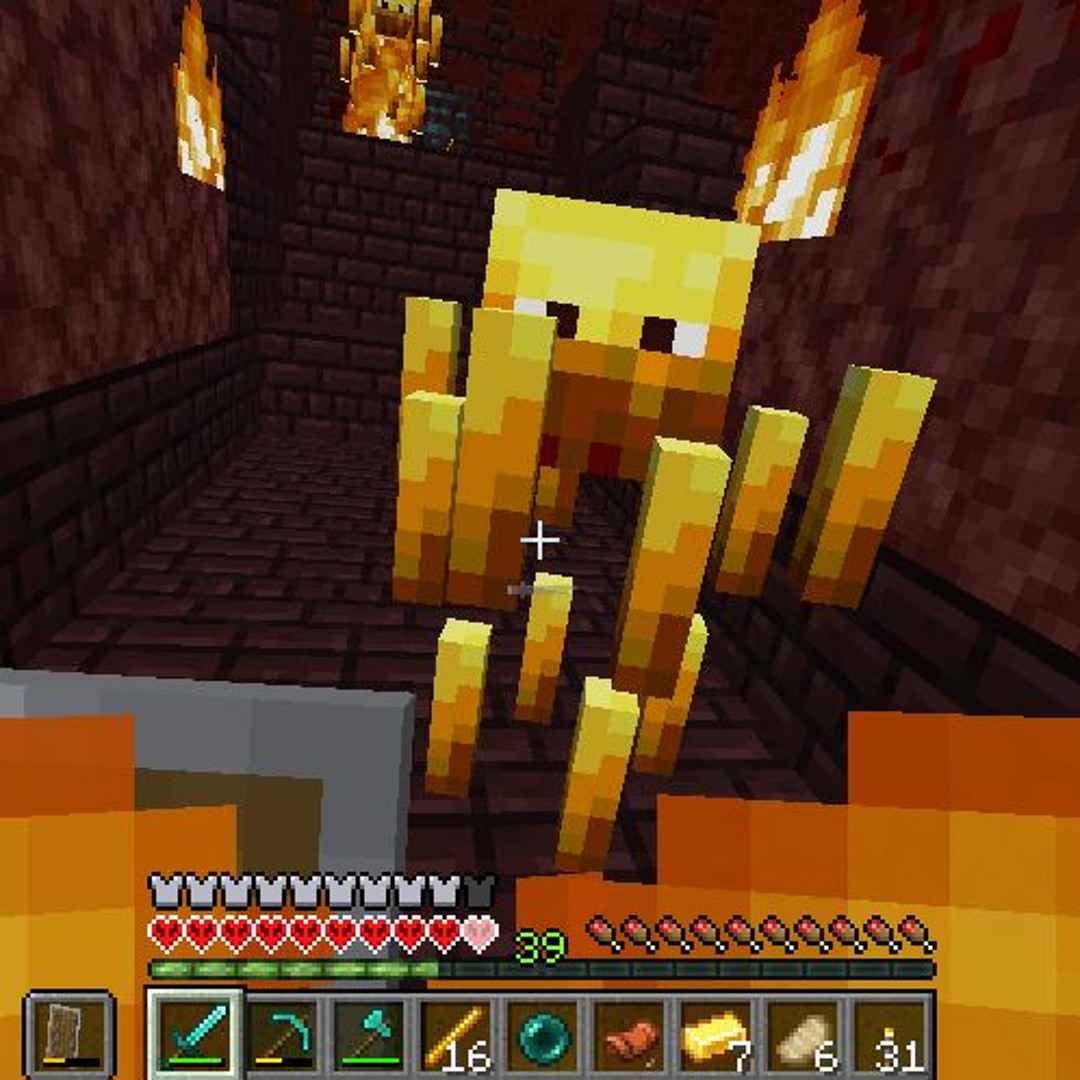1080x1080 pixels.
Task: Pick the ender pearl hotbar slot
Action: [x=541, y=1035]
